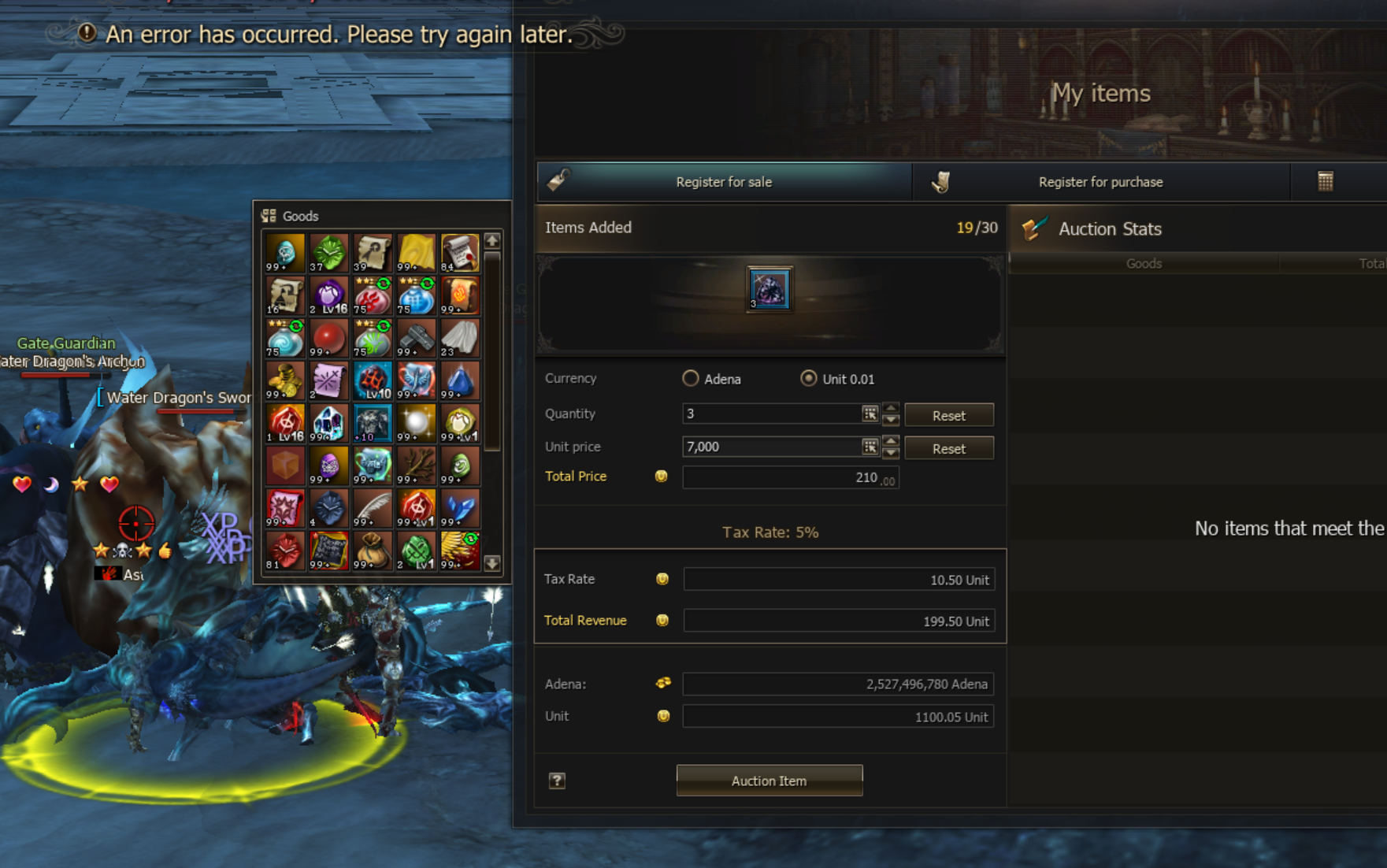1387x868 pixels.
Task: Increase quantity with the up arrow
Action: point(891,408)
